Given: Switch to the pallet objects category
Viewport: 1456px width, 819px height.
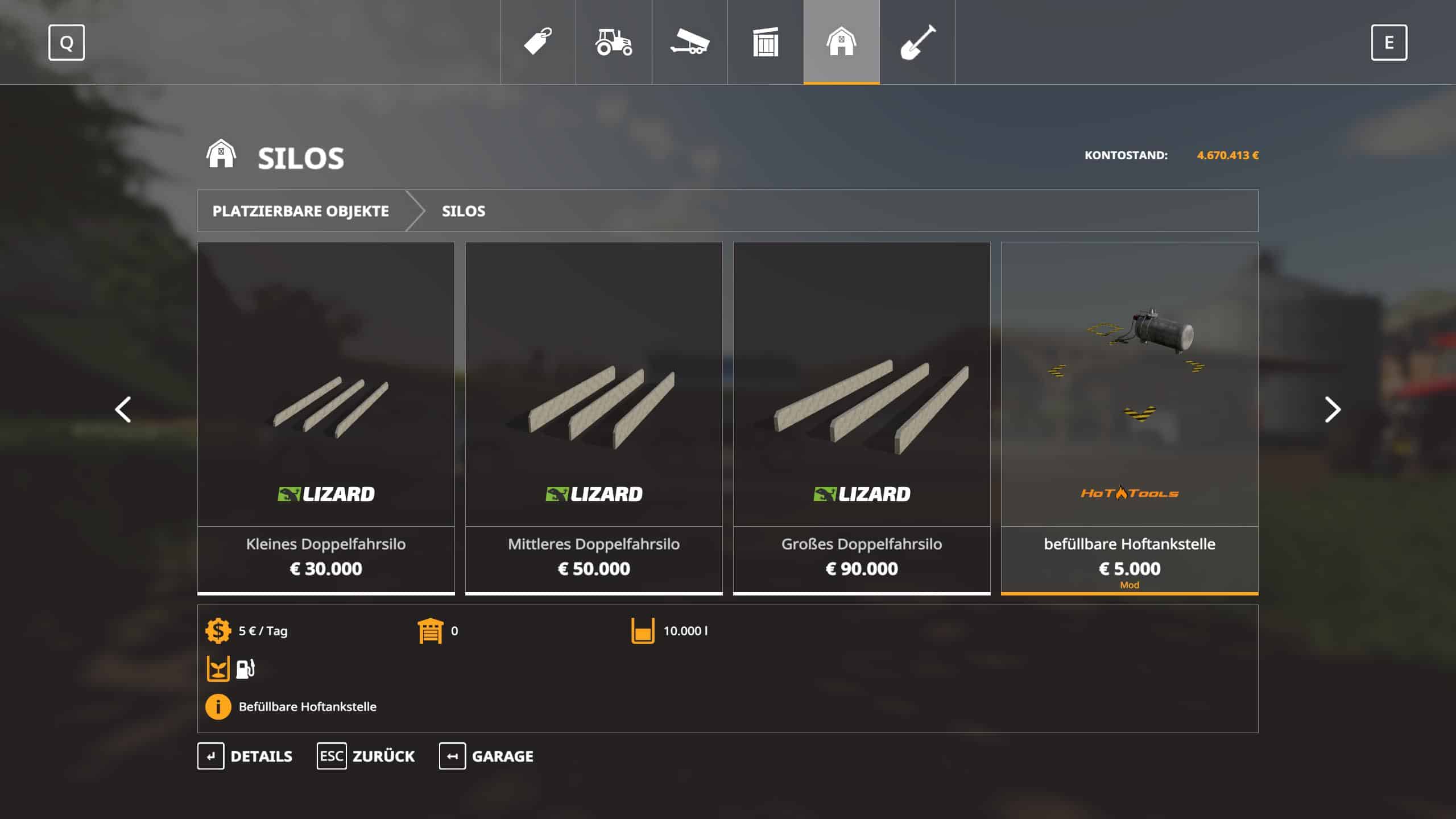Looking at the screenshot, I should [766, 42].
